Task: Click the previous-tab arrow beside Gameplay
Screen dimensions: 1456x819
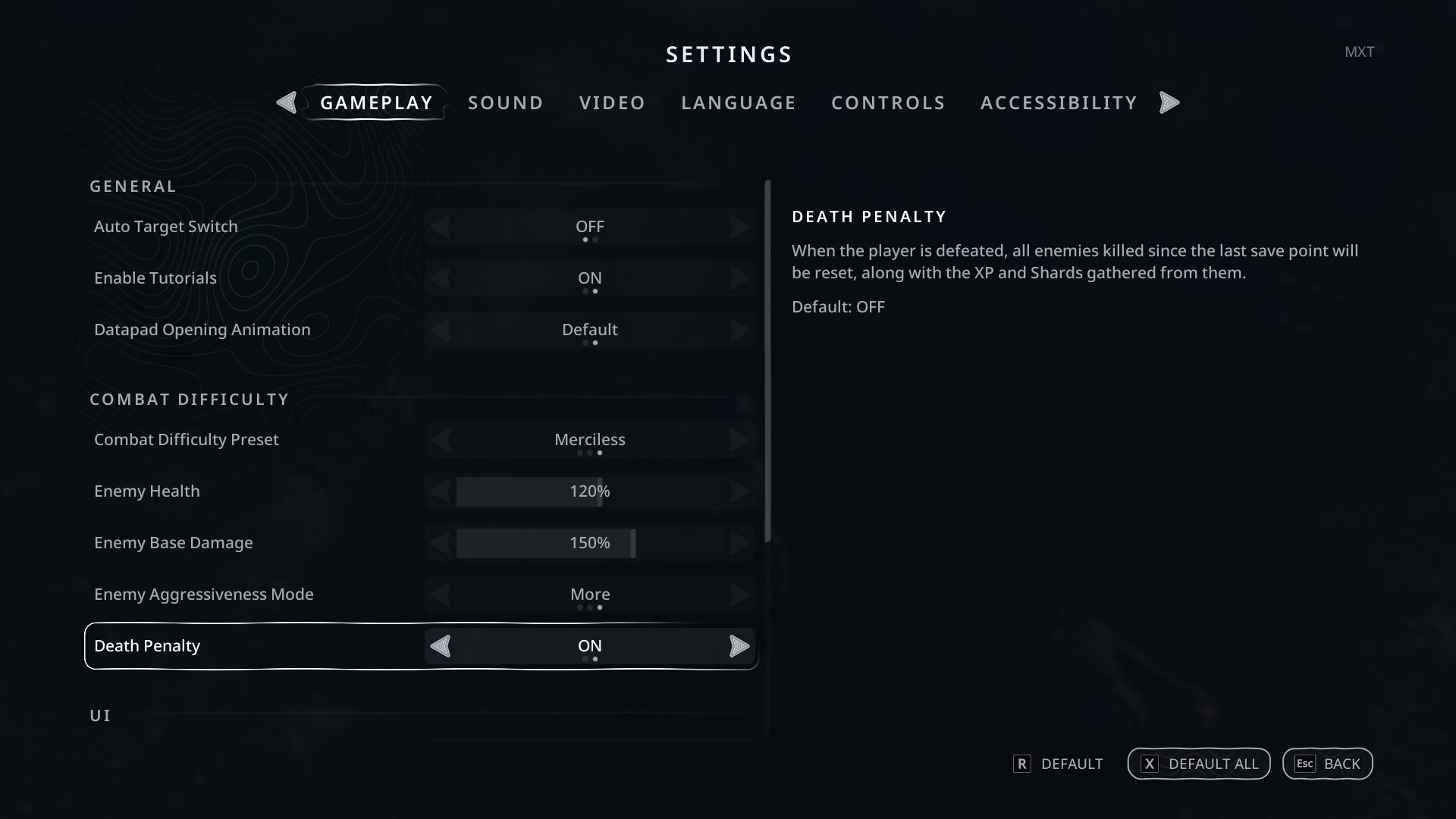Action: point(287,103)
